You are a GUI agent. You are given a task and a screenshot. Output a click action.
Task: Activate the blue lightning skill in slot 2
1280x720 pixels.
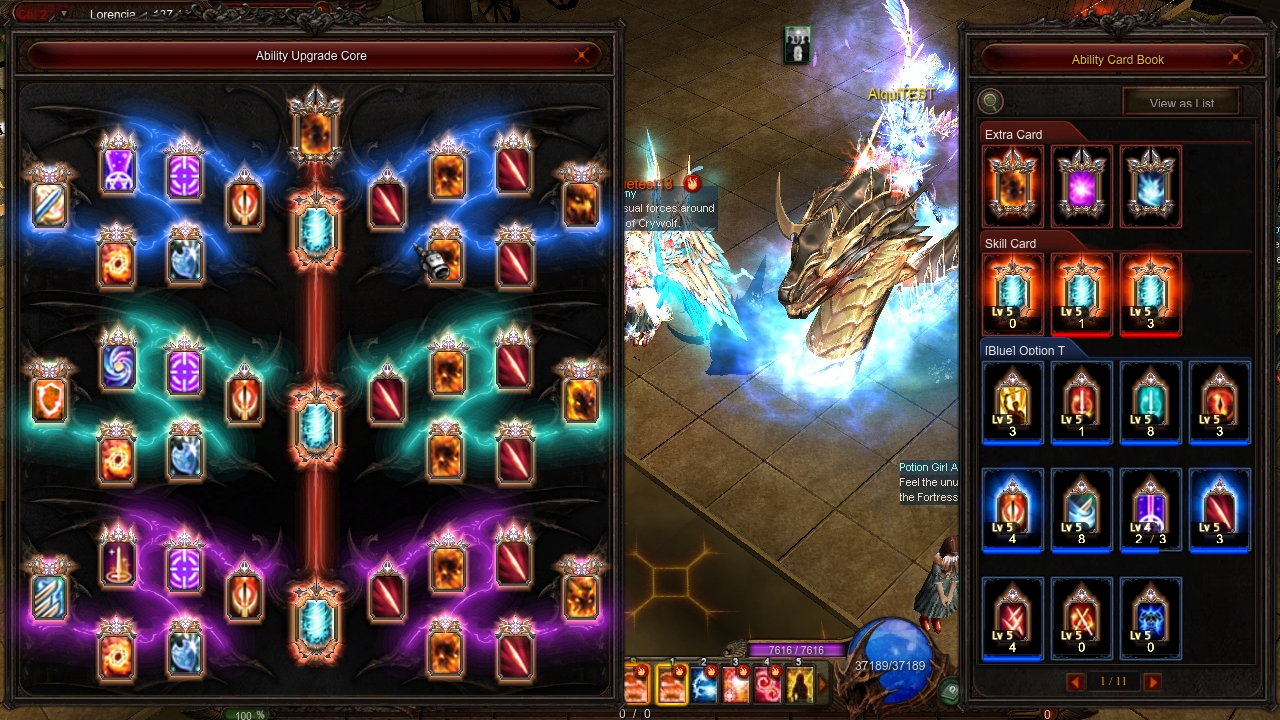[x=704, y=684]
